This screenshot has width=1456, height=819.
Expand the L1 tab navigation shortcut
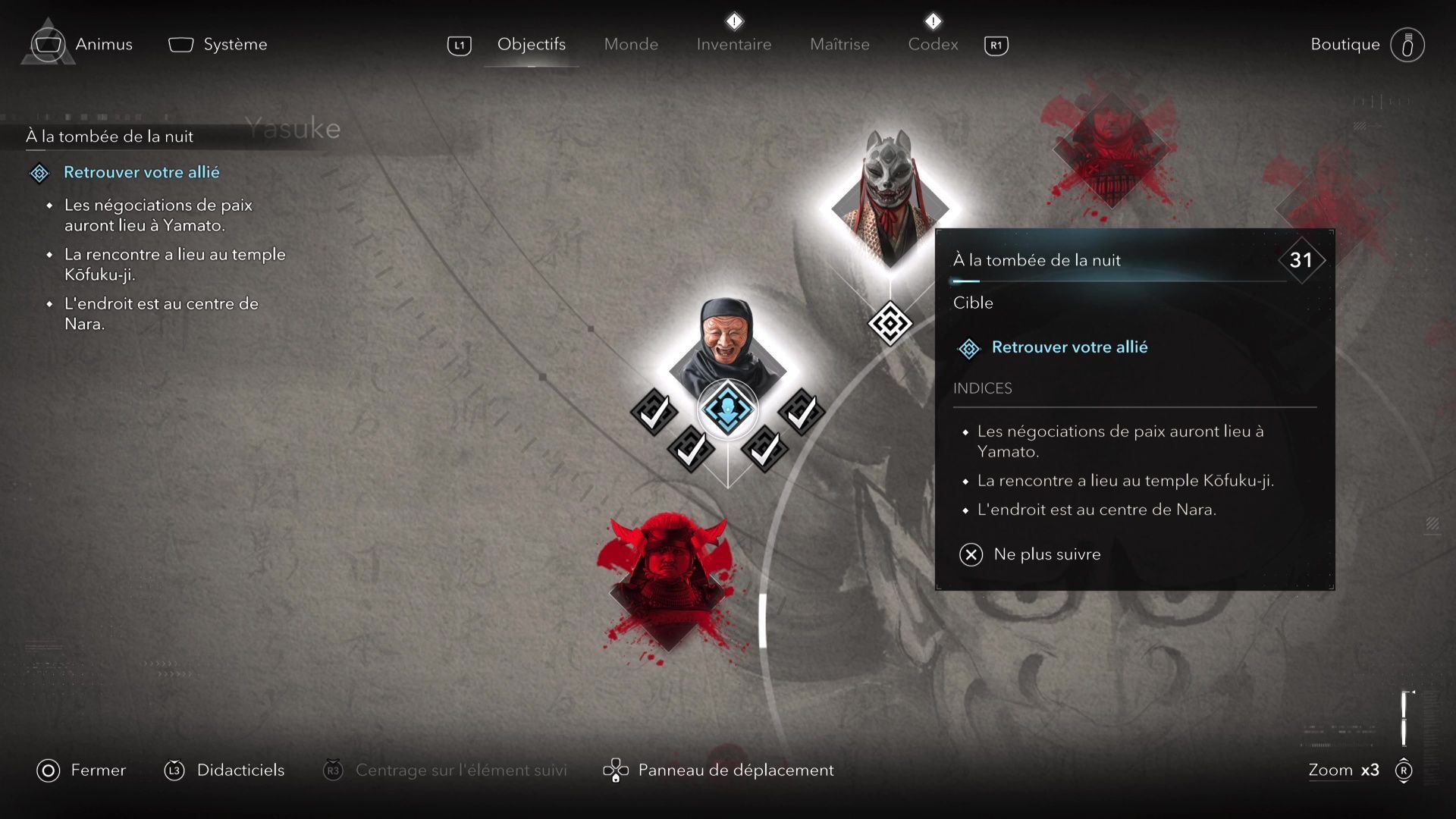pyautogui.click(x=458, y=45)
